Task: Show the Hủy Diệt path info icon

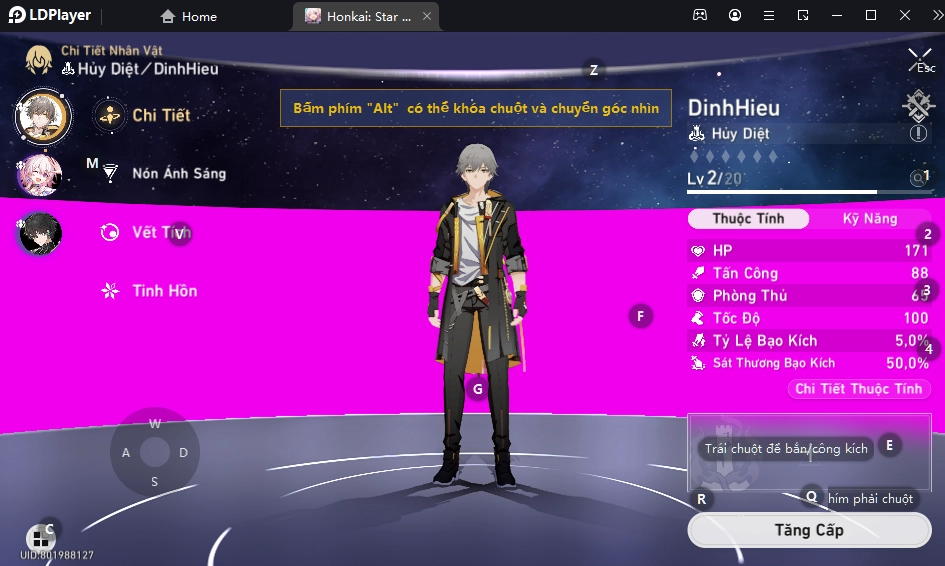Action: [x=918, y=134]
